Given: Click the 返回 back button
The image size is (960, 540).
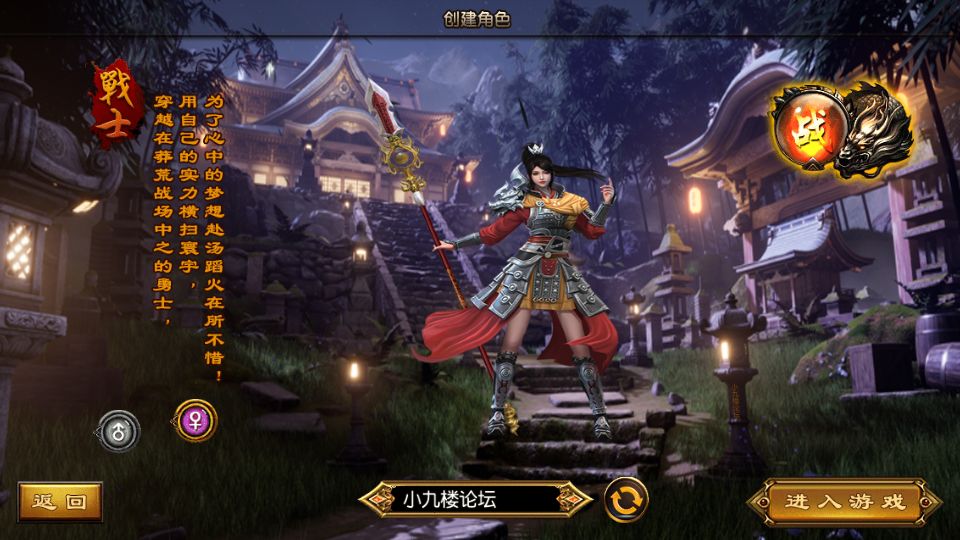Looking at the screenshot, I should (60, 501).
